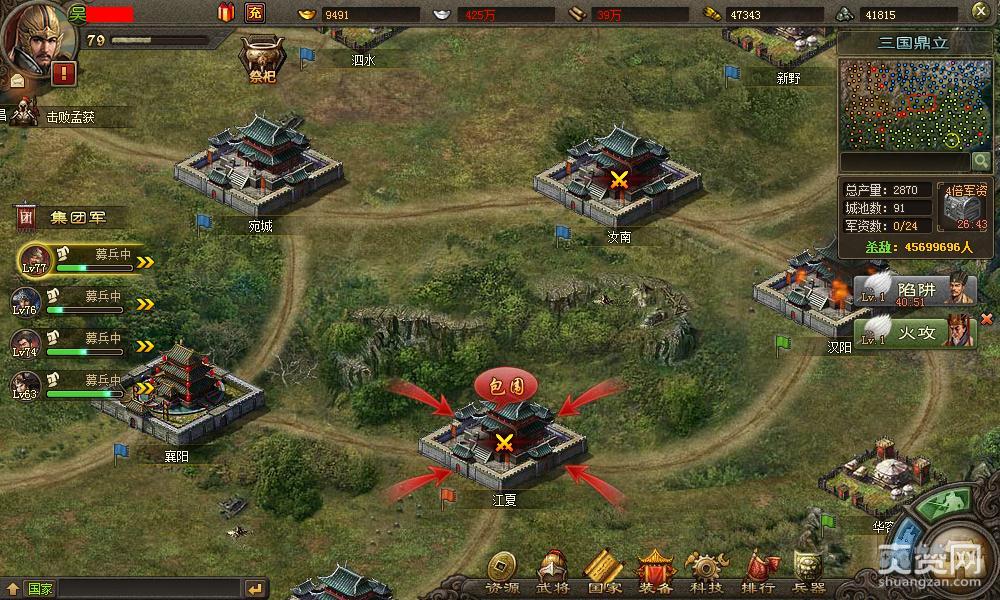
Task: Select the Lv77 general in army list
Action: (36, 260)
